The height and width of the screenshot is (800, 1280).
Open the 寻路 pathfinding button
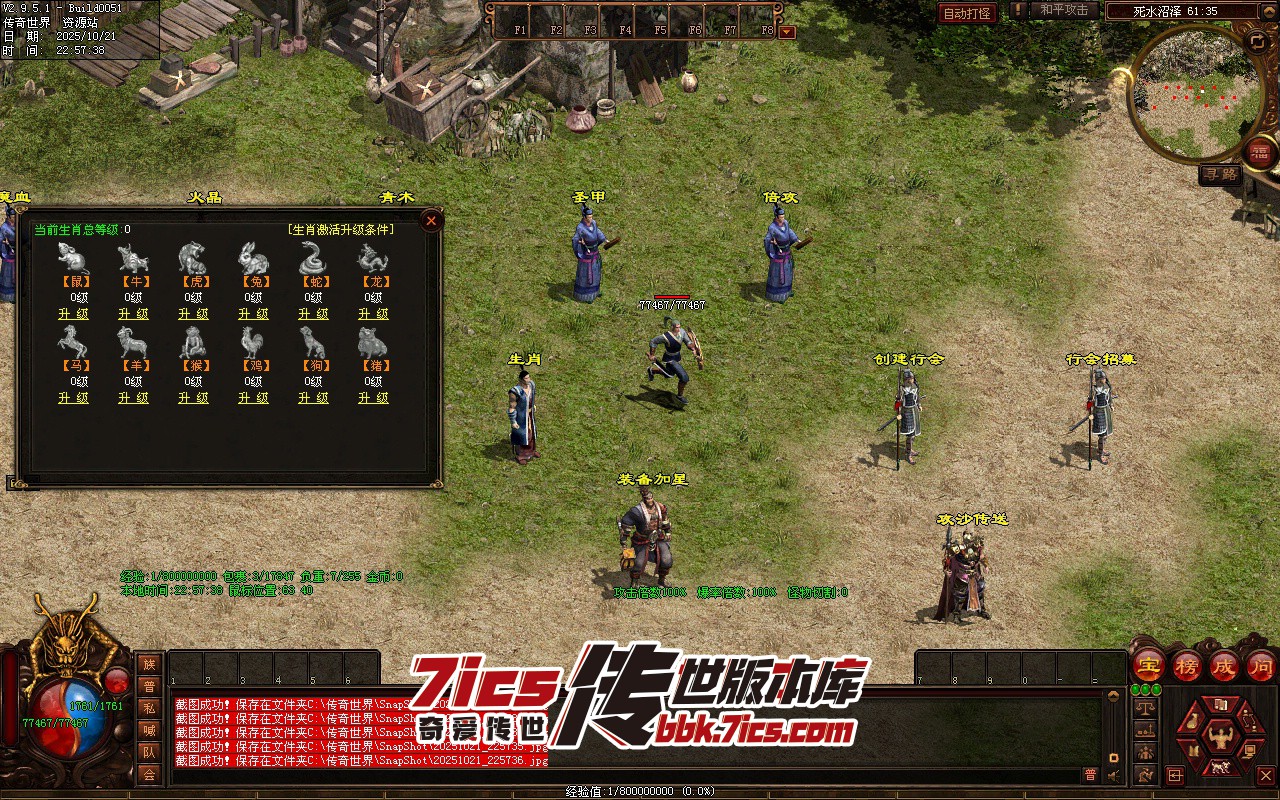(x=1220, y=174)
